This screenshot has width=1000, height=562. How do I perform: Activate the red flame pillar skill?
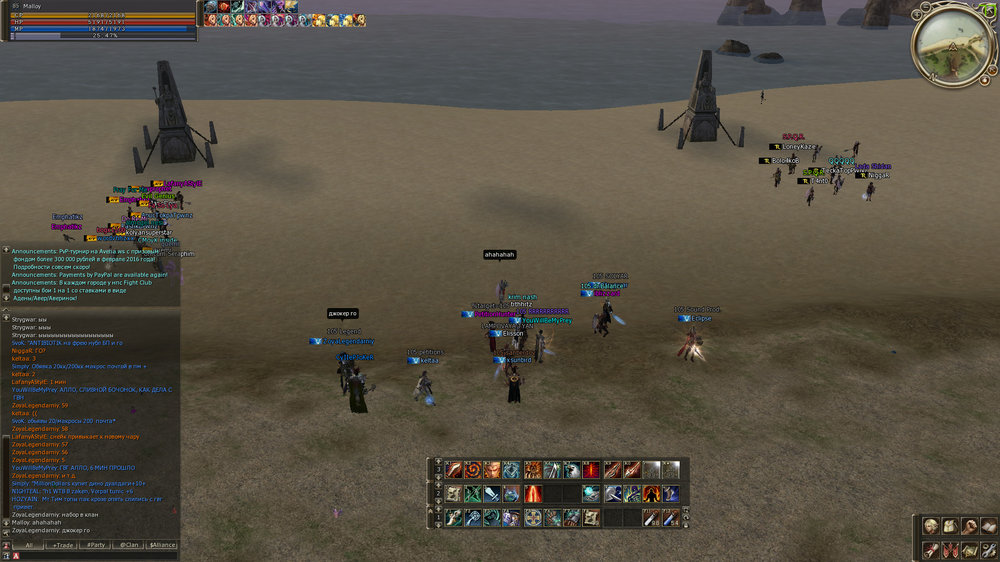(x=532, y=494)
